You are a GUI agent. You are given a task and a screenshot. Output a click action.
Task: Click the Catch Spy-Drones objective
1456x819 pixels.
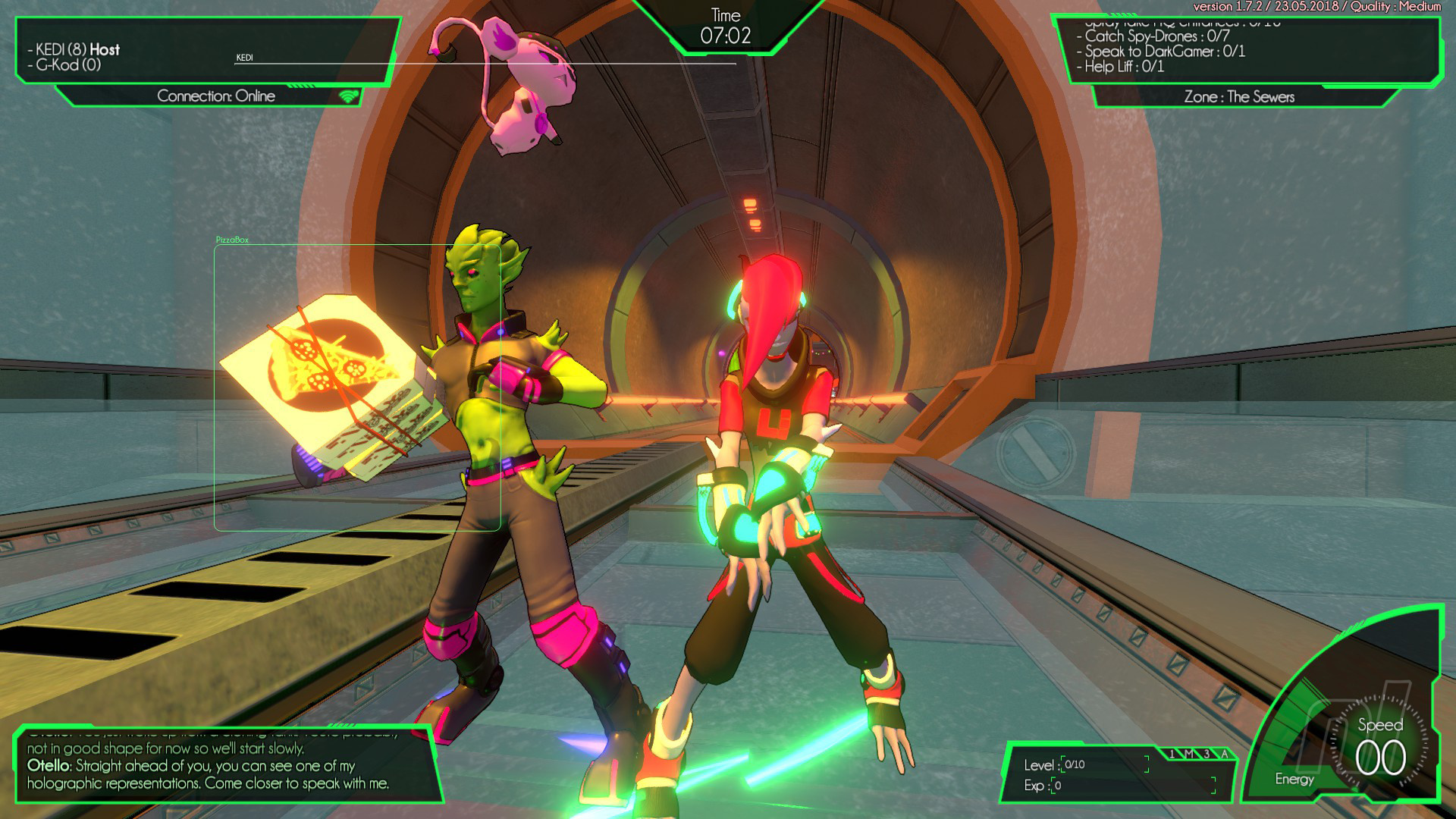[1156, 36]
